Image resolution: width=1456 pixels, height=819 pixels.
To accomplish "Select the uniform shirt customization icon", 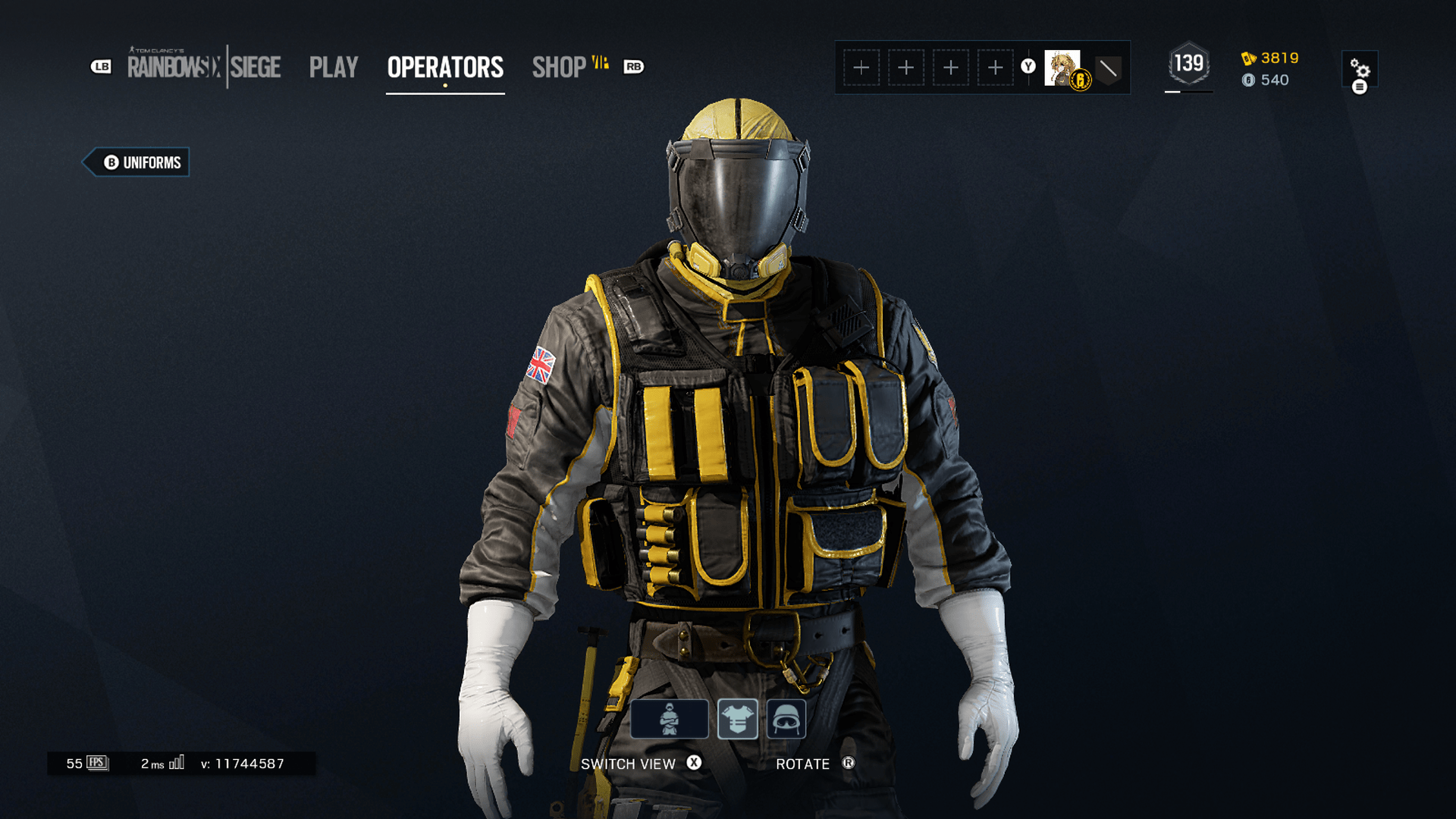I will click(x=738, y=719).
